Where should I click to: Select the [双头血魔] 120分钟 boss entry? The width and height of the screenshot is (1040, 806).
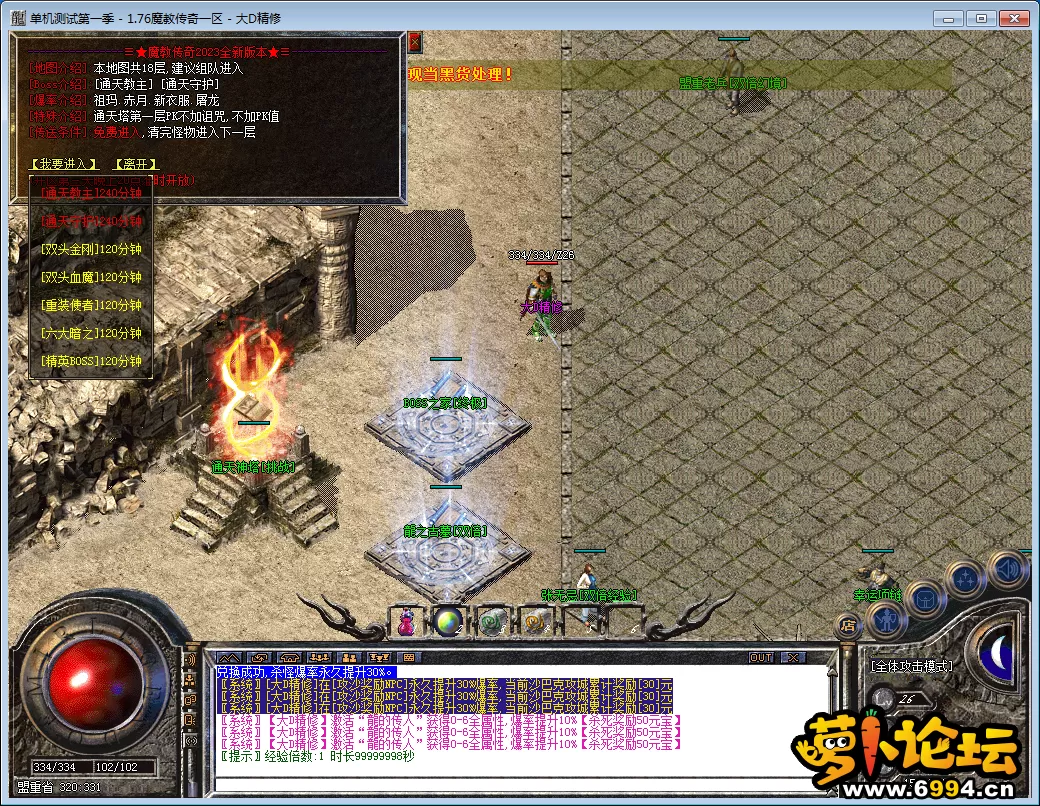point(92,277)
